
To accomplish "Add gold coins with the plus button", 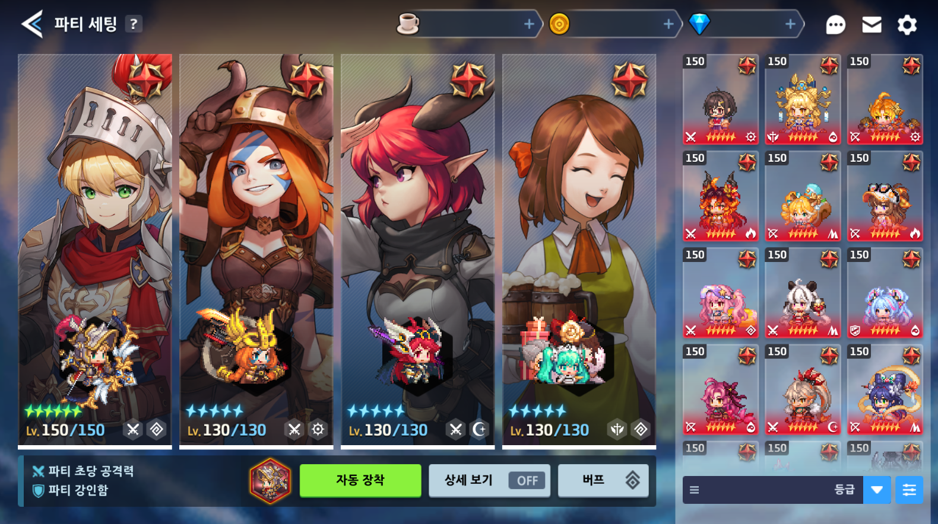I will [x=668, y=24].
